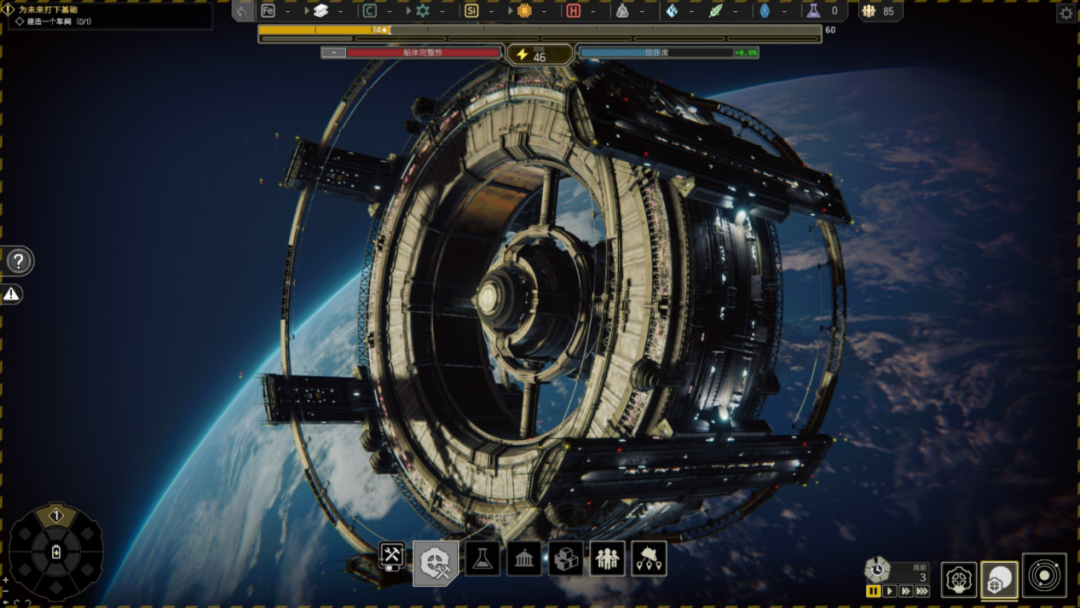Open the help question mark button
The image size is (1080, 608).
pyautogui.click(x=18, y=262)
